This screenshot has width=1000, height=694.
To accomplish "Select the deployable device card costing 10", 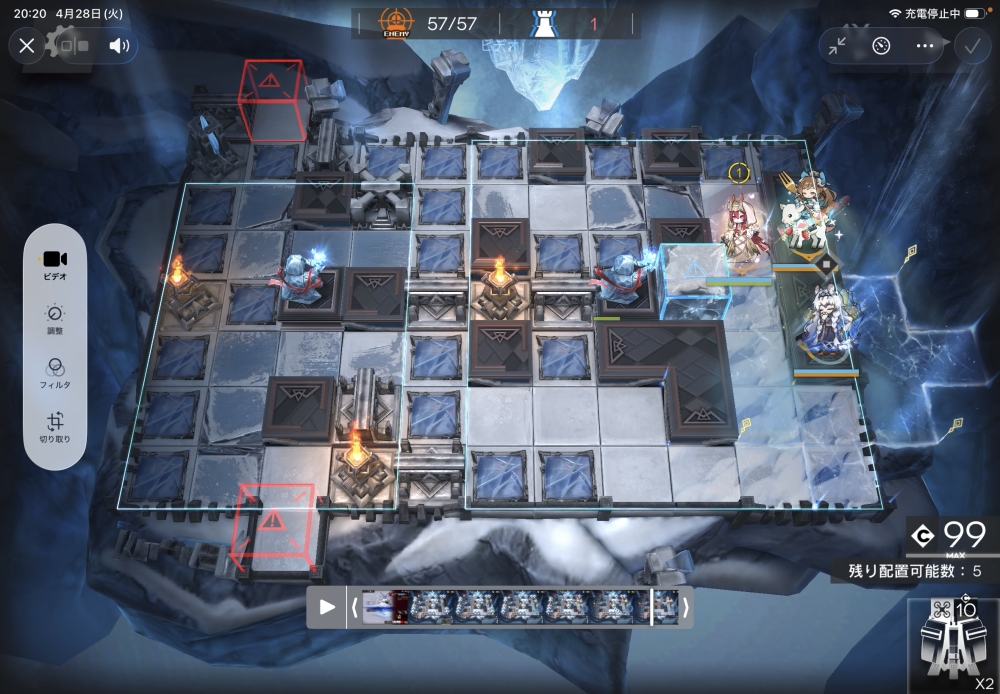I will coord(953,645).
